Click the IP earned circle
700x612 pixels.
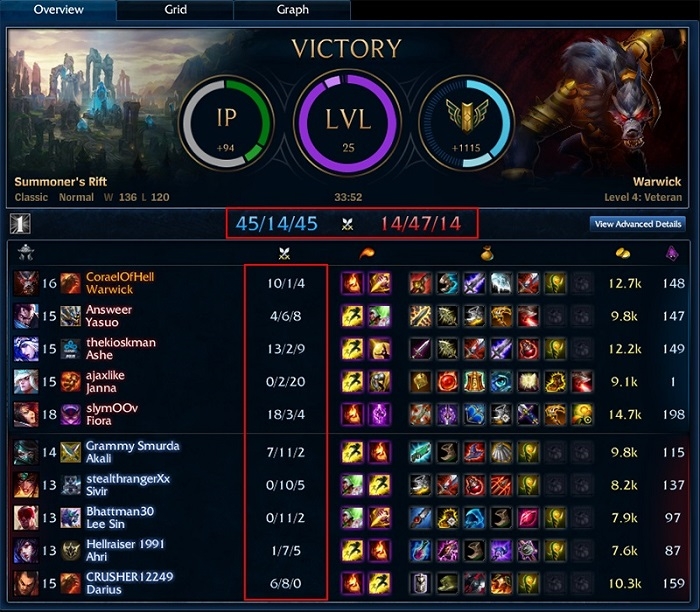click(x=226, y=127)
